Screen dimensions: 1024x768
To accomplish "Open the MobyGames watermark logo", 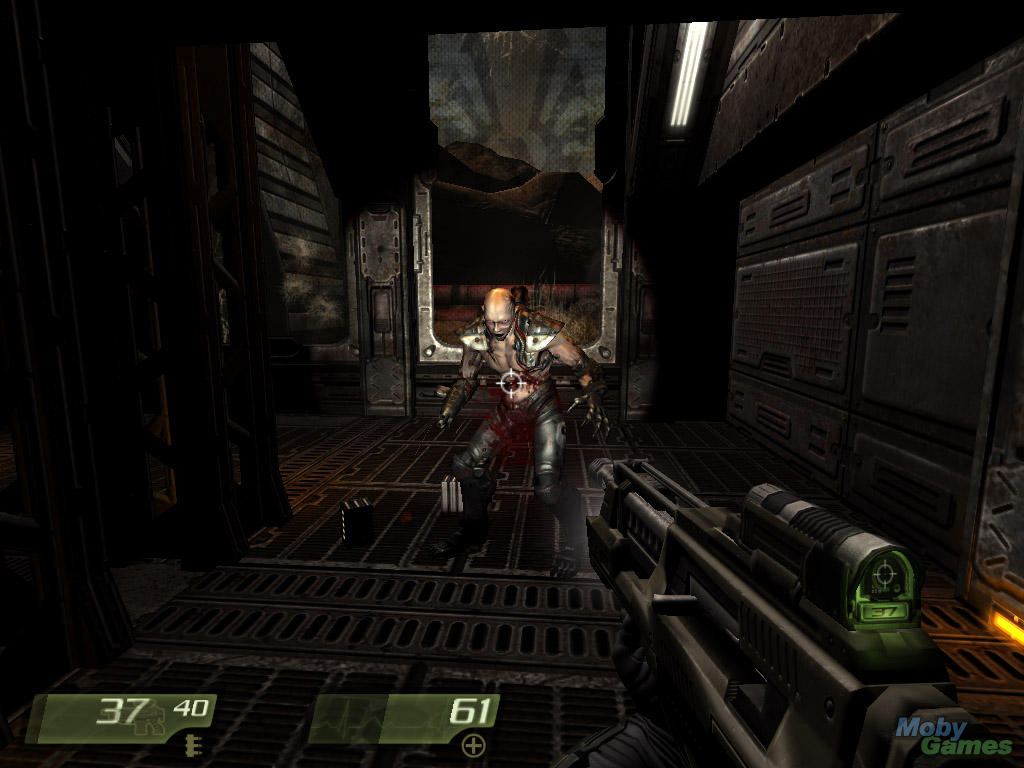I will coord(950,737).
